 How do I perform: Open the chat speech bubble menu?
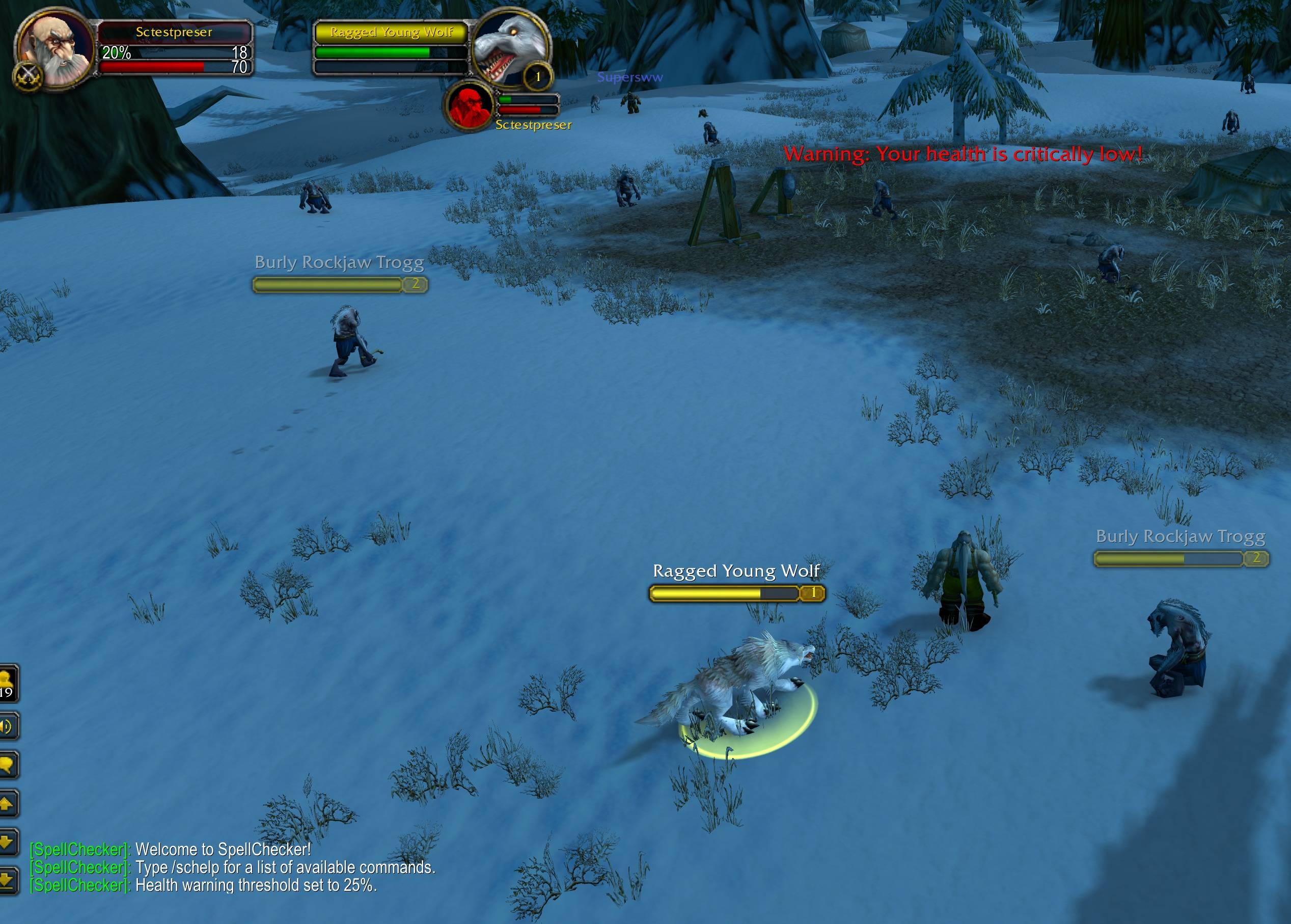(x=8, y=764)
